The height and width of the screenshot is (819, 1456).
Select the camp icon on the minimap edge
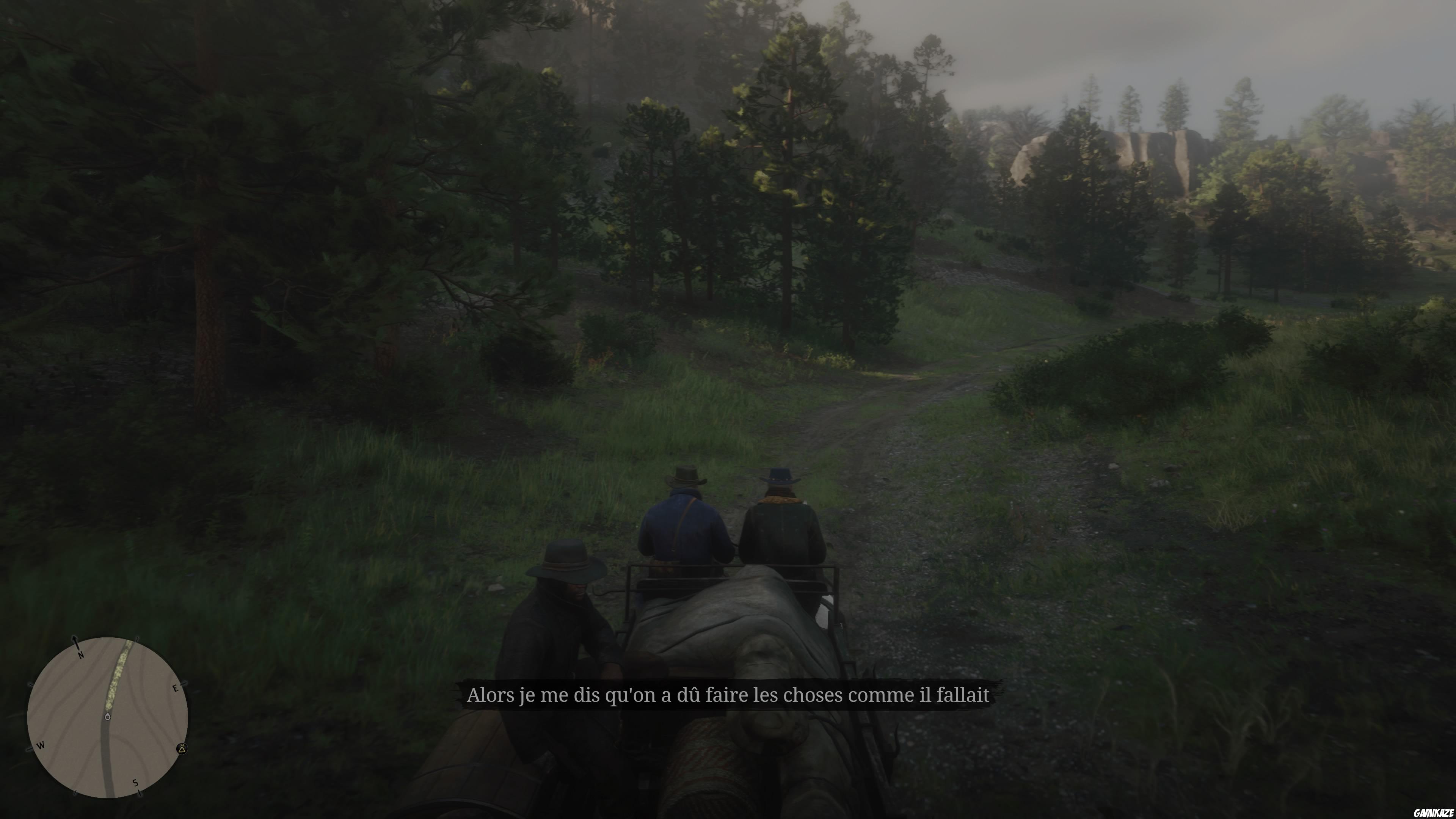(182, 749)
